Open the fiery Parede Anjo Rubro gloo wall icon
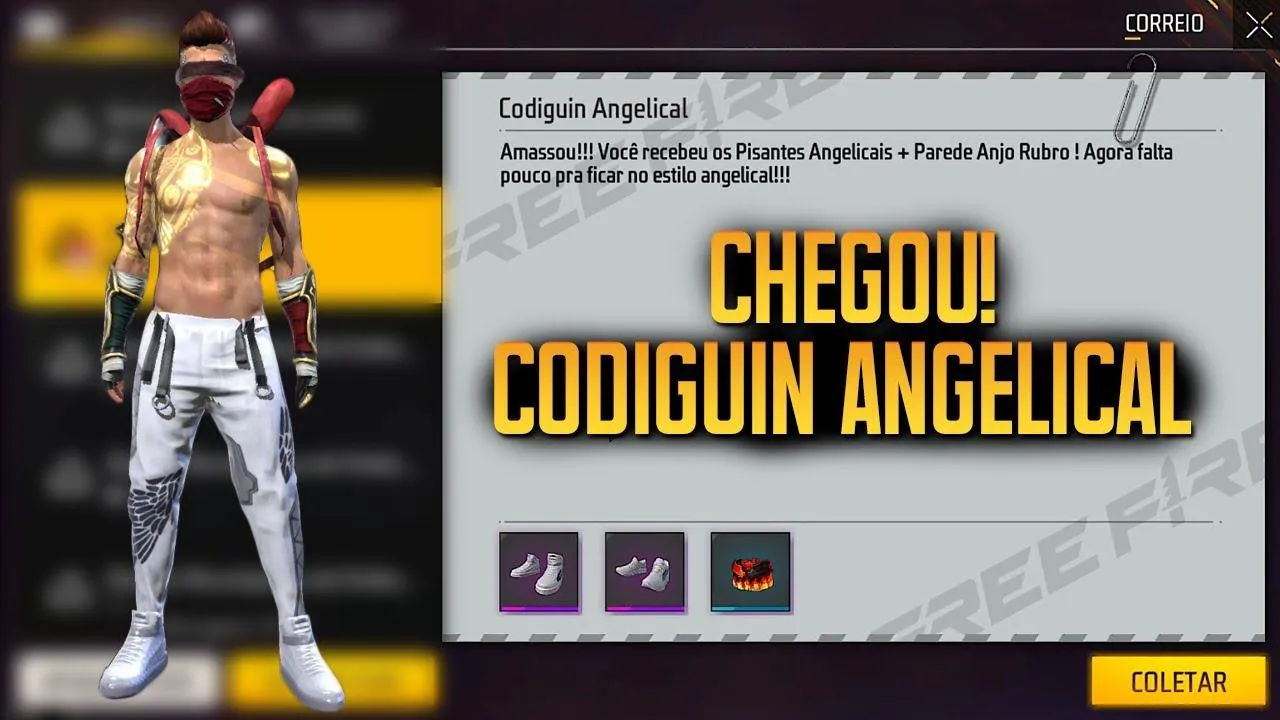Viewport: 1280px width, 720px height. point(749,570)
